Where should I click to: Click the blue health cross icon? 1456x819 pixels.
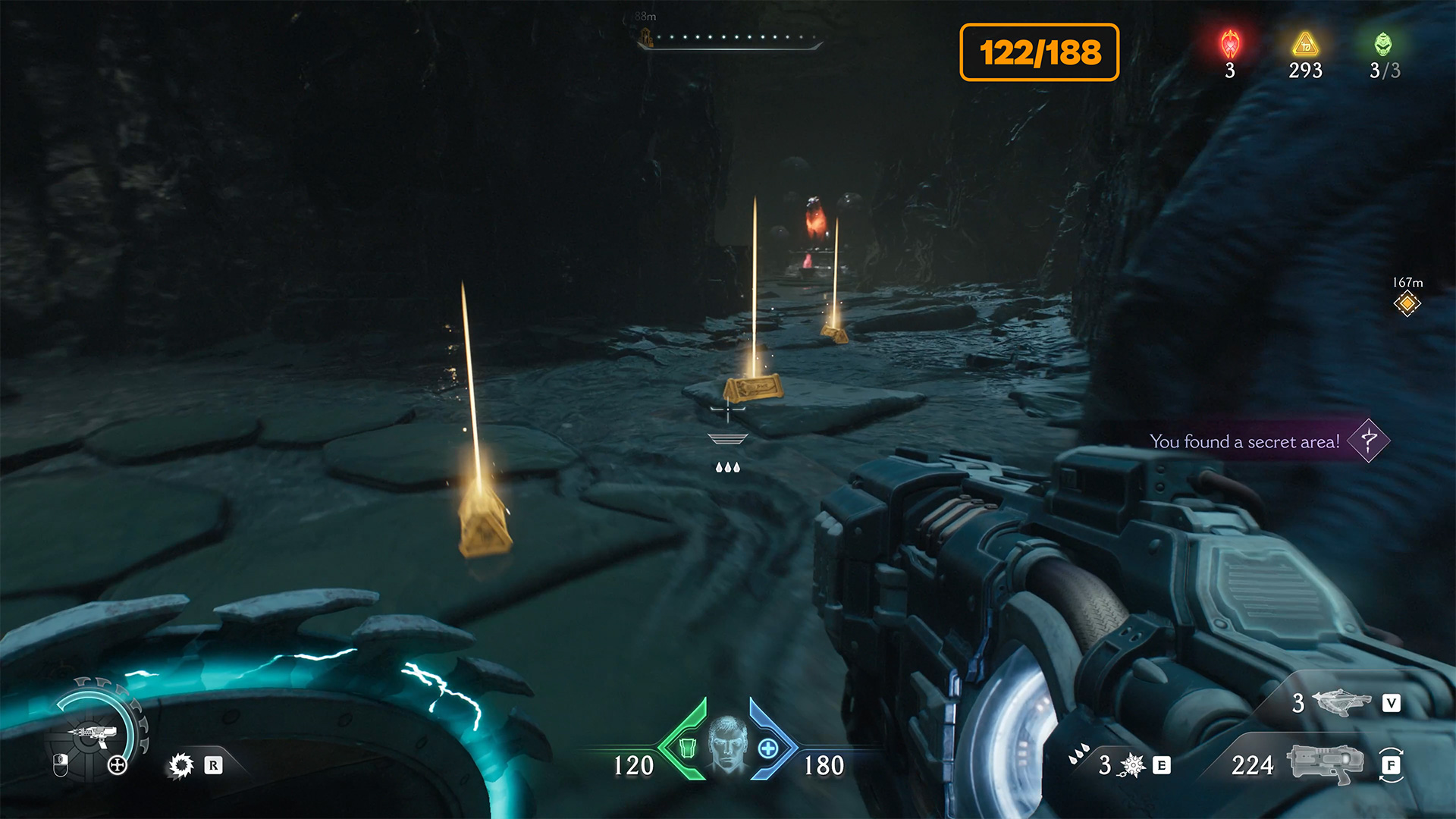pos(767,748)
